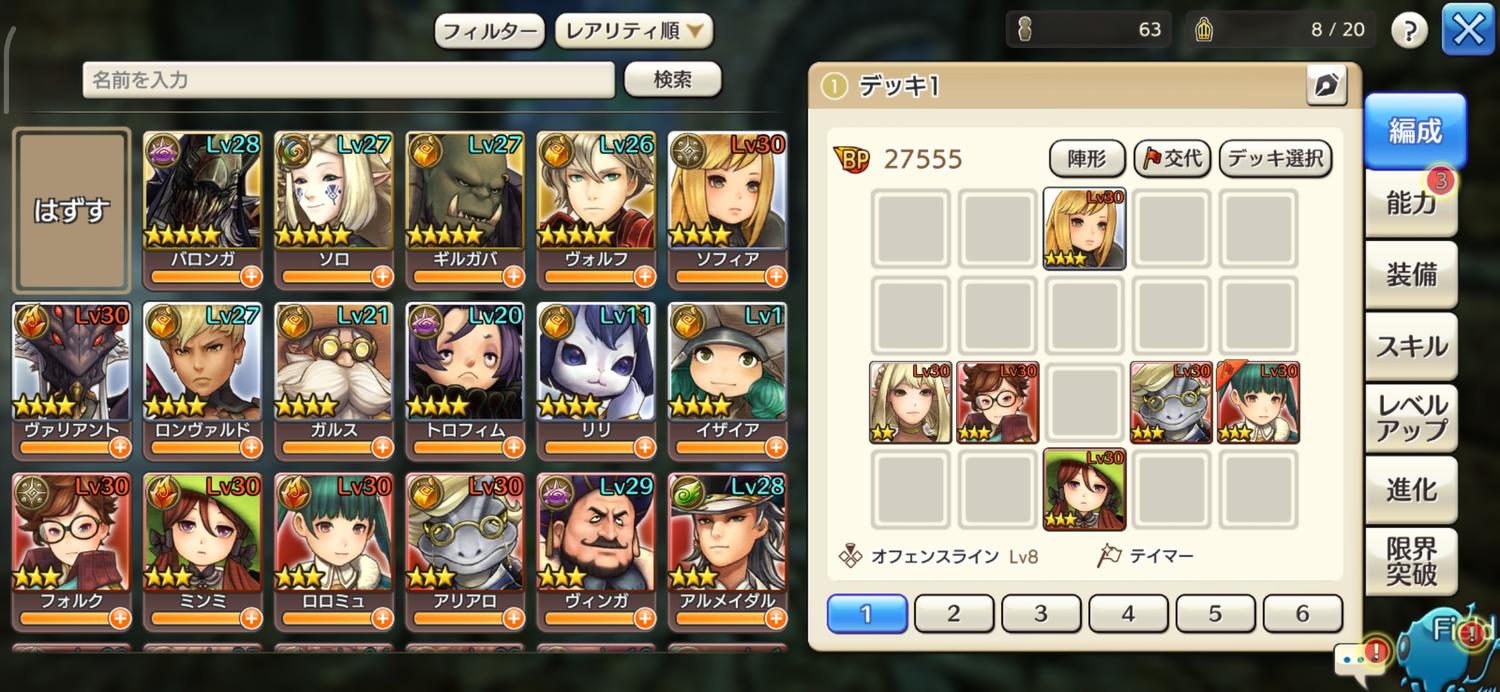
Task: Open the フィルター filter button
Action: (489, 31)
